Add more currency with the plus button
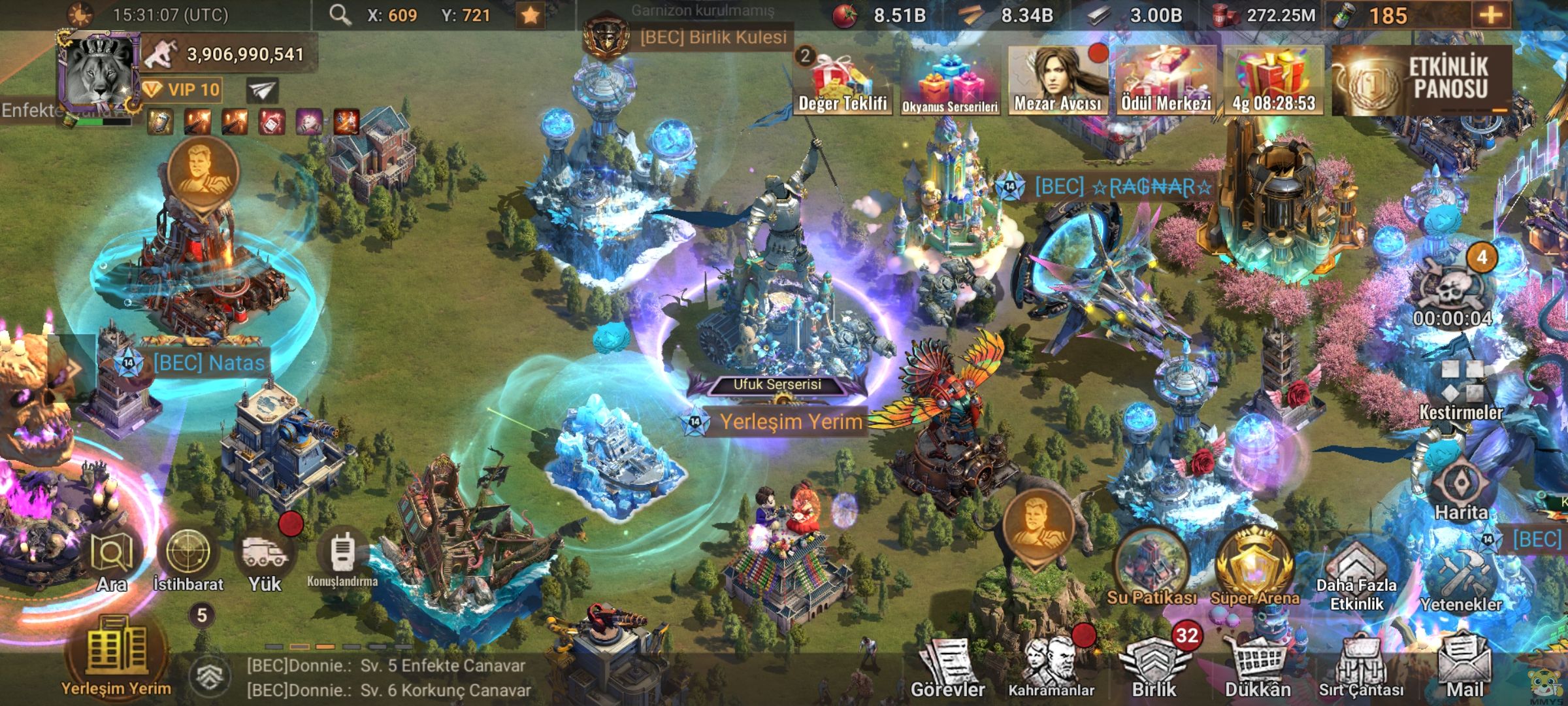The width and height of the screenshot is (1568, 706). pos(1490,15)
